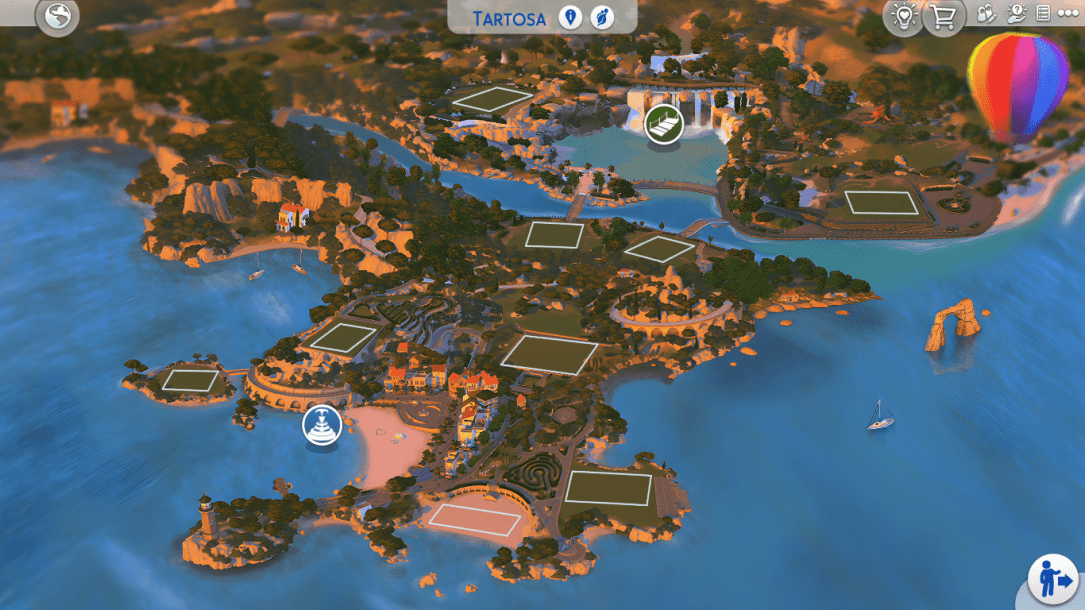This screenshot has width=1085, height=610.
Task: Select the empty lot on the small western islet
Action: coord(190,380)
